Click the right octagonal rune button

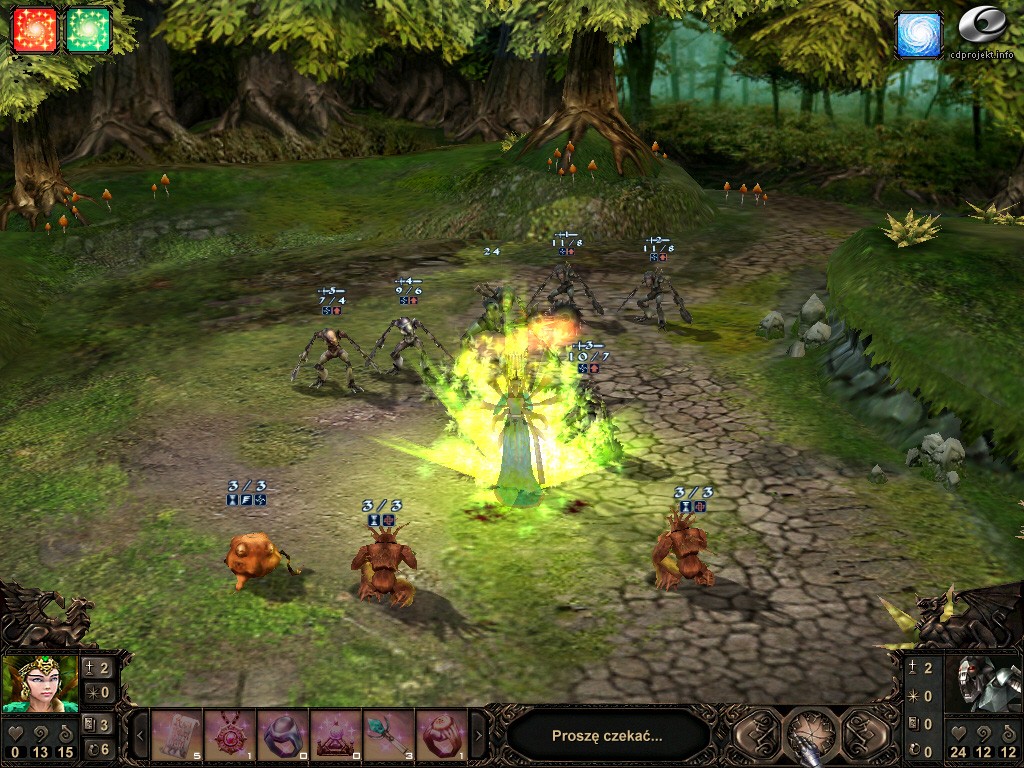point(865,735)
